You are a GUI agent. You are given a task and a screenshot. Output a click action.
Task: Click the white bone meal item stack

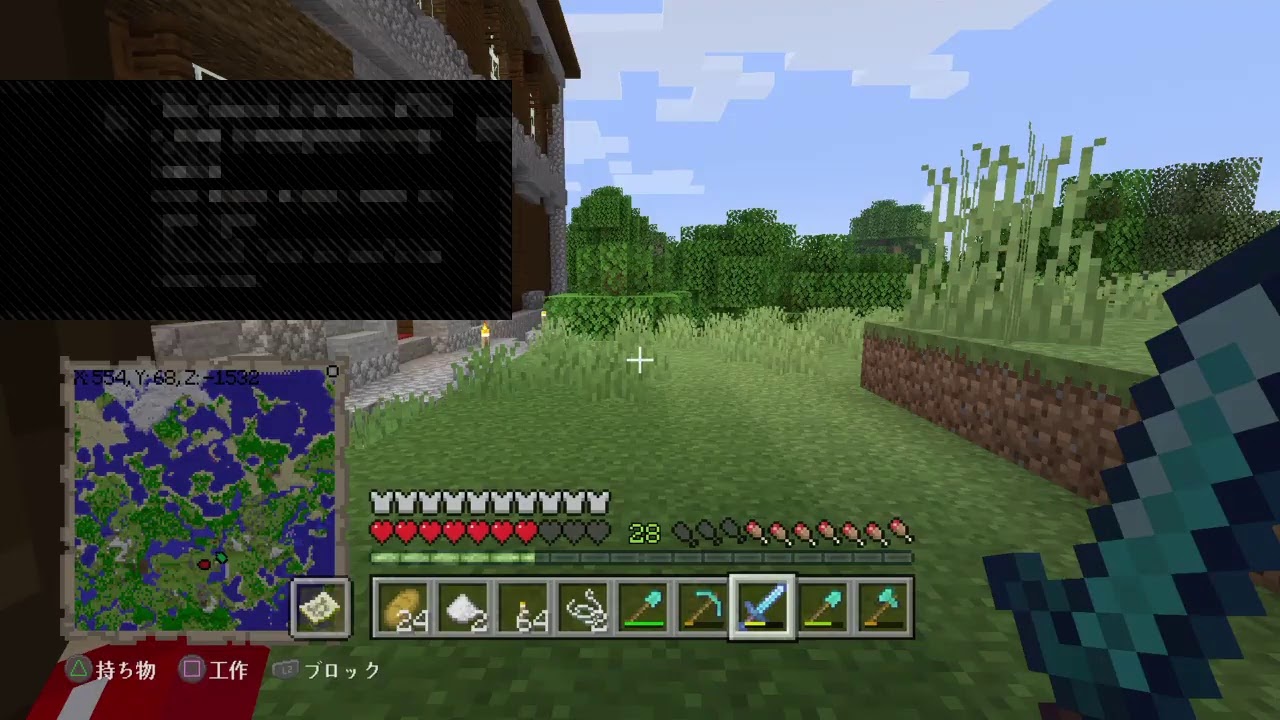(464, 607)
